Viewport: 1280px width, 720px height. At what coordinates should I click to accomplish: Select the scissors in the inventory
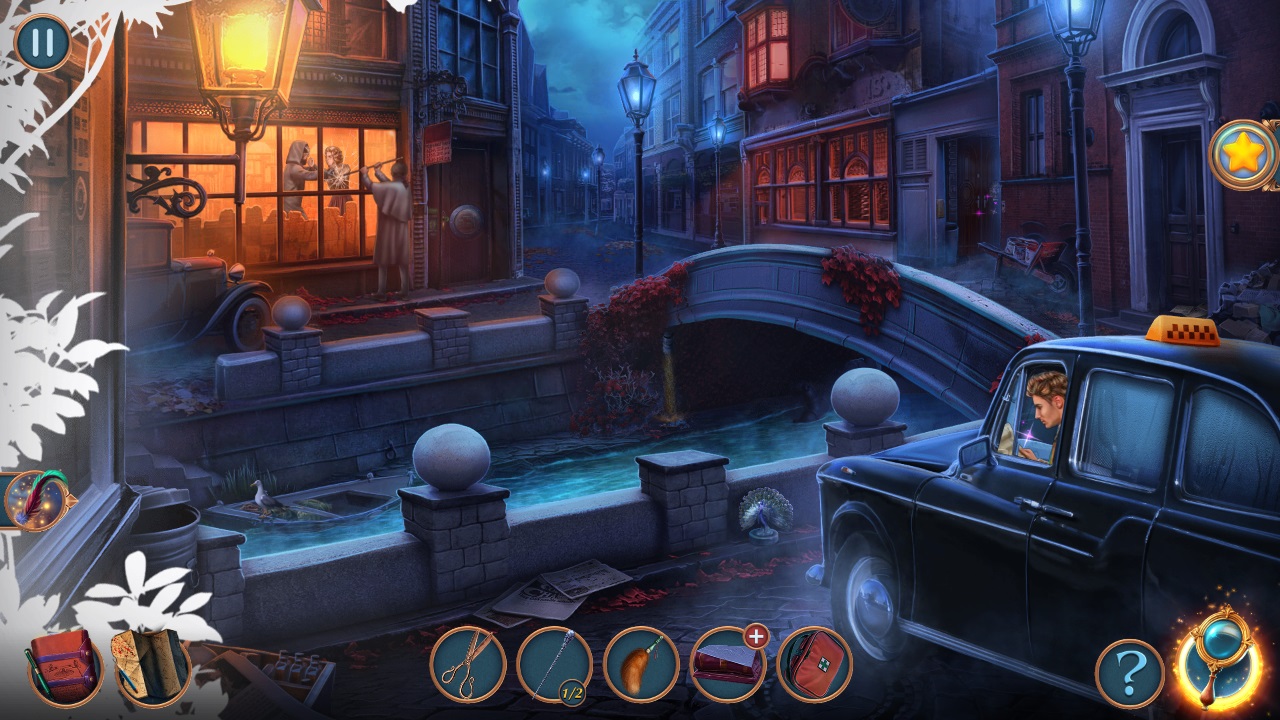[x=467, y=664]
